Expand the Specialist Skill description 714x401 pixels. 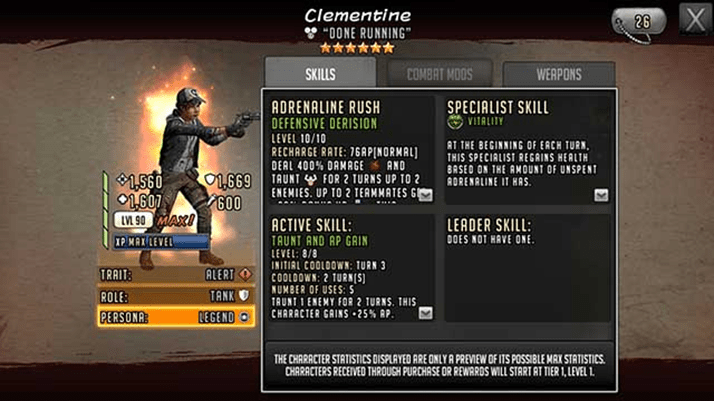tap(600, 195)
